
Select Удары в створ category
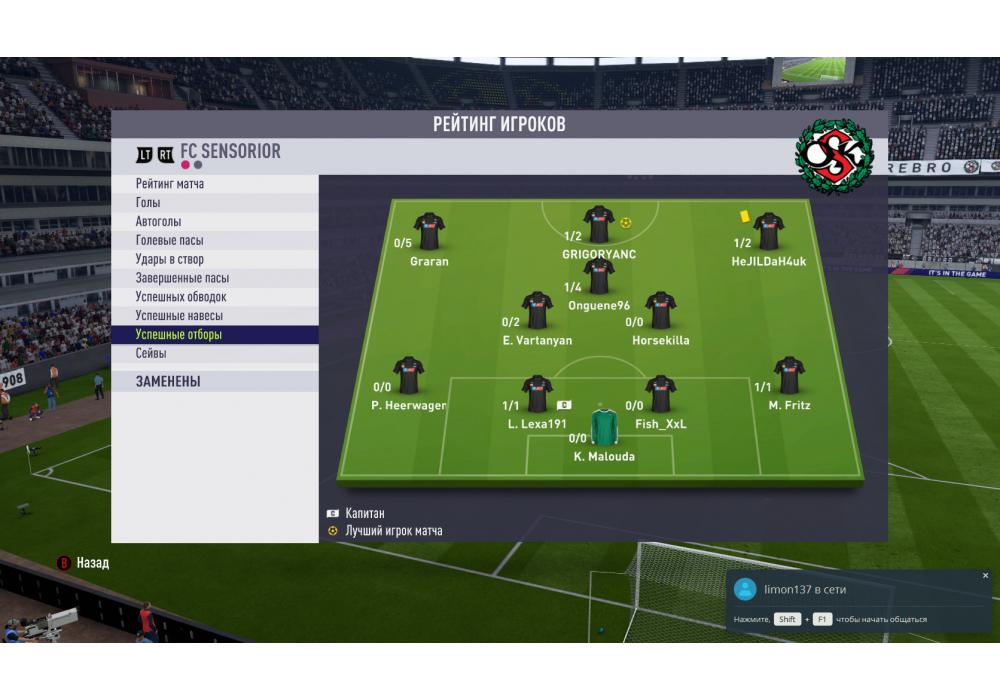(x=170, y=260)
